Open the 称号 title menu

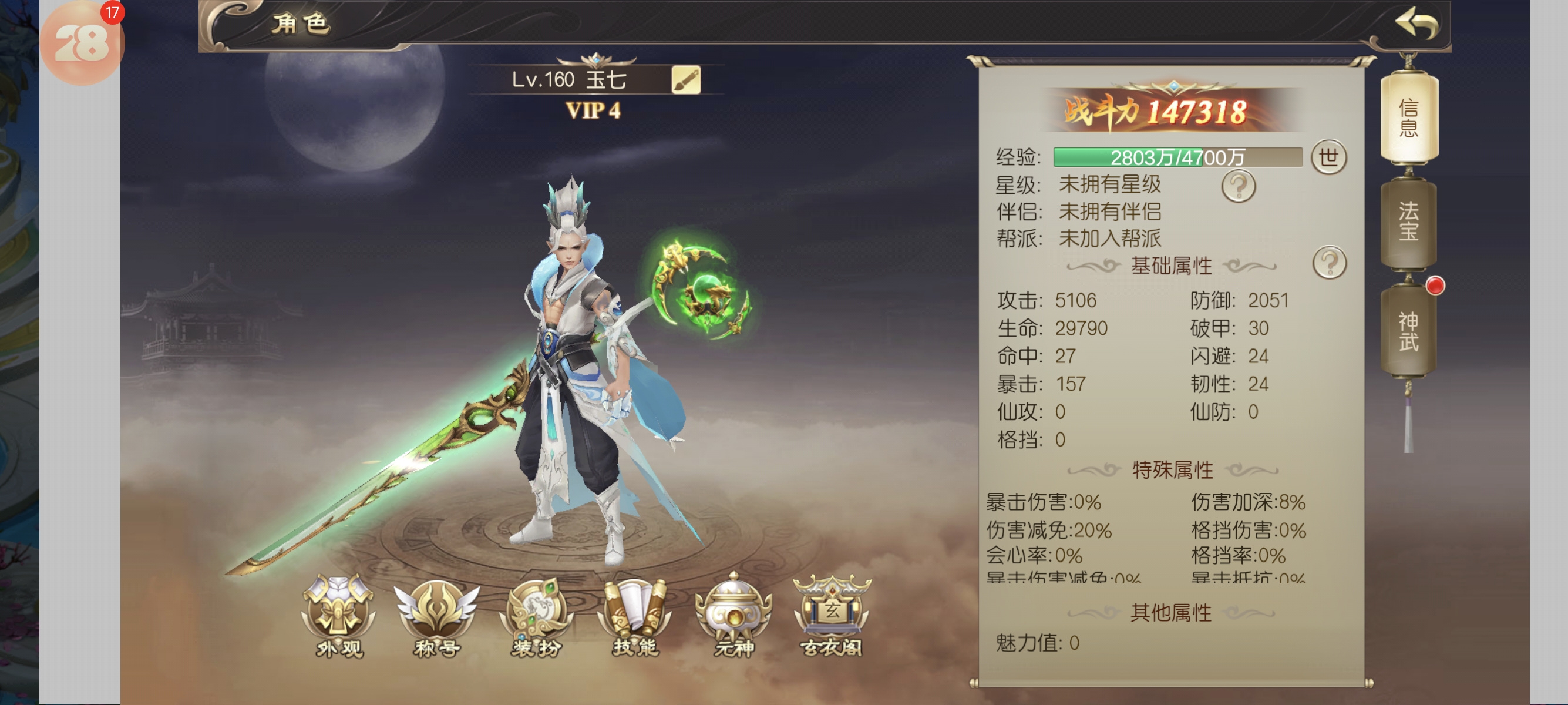coord(436,616)
